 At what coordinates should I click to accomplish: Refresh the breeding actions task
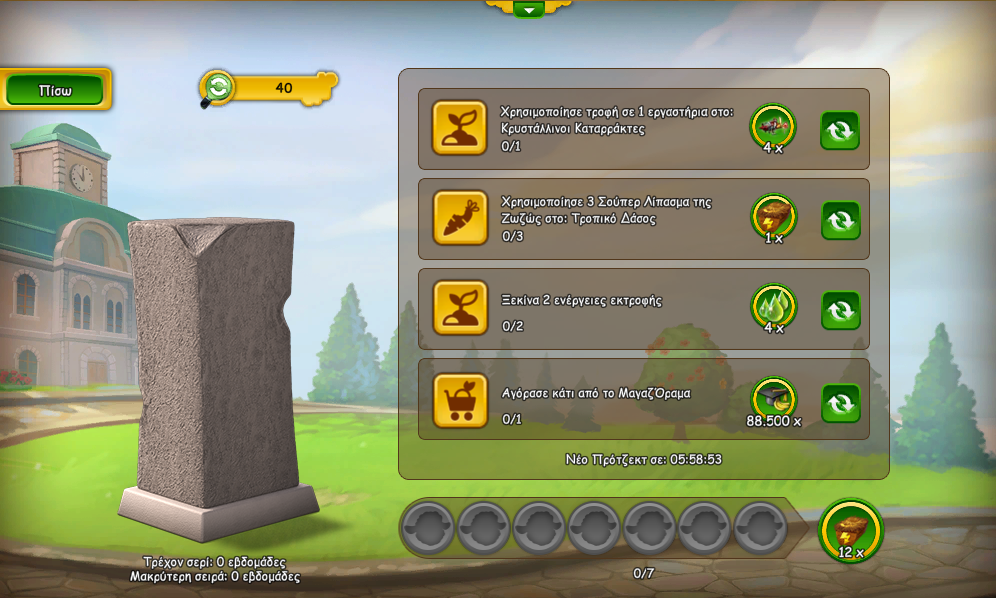point(840,310)
